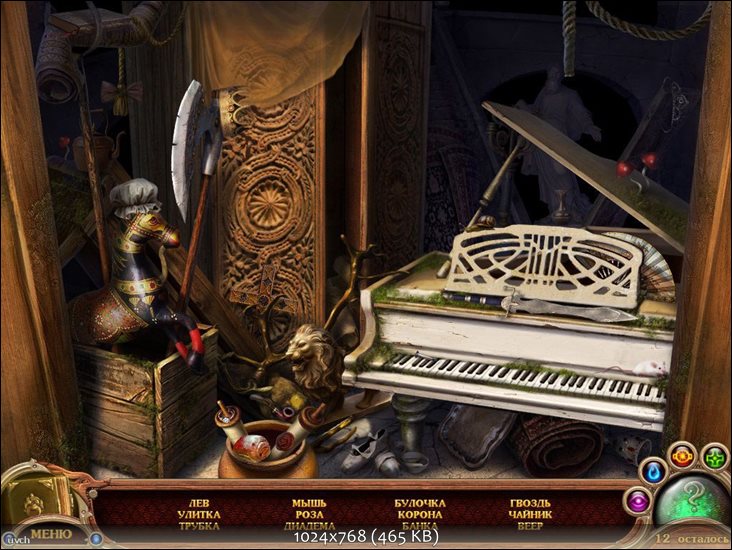Activate the purple gem orb
This screenshot has width=732, height=550.
(636, 500)
